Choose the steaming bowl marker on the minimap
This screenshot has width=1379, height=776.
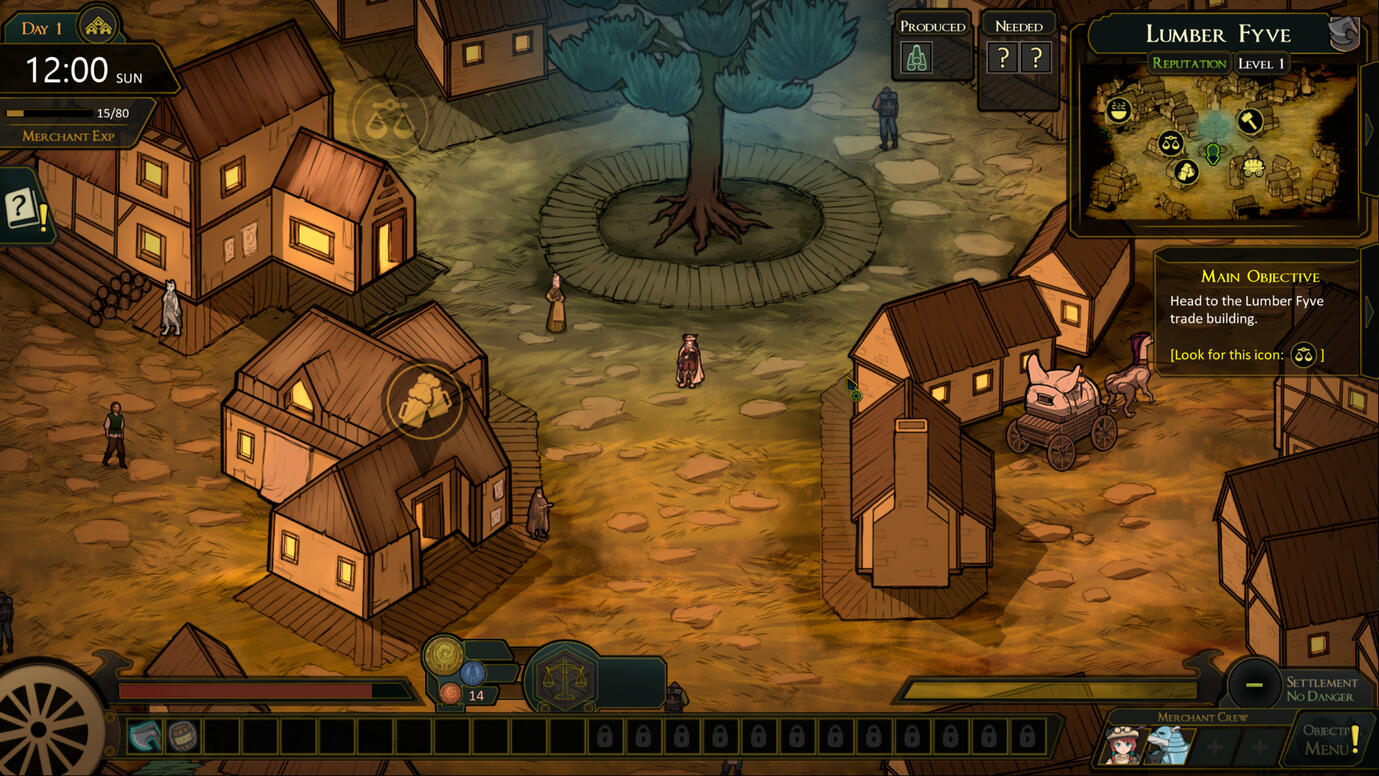1118,111
